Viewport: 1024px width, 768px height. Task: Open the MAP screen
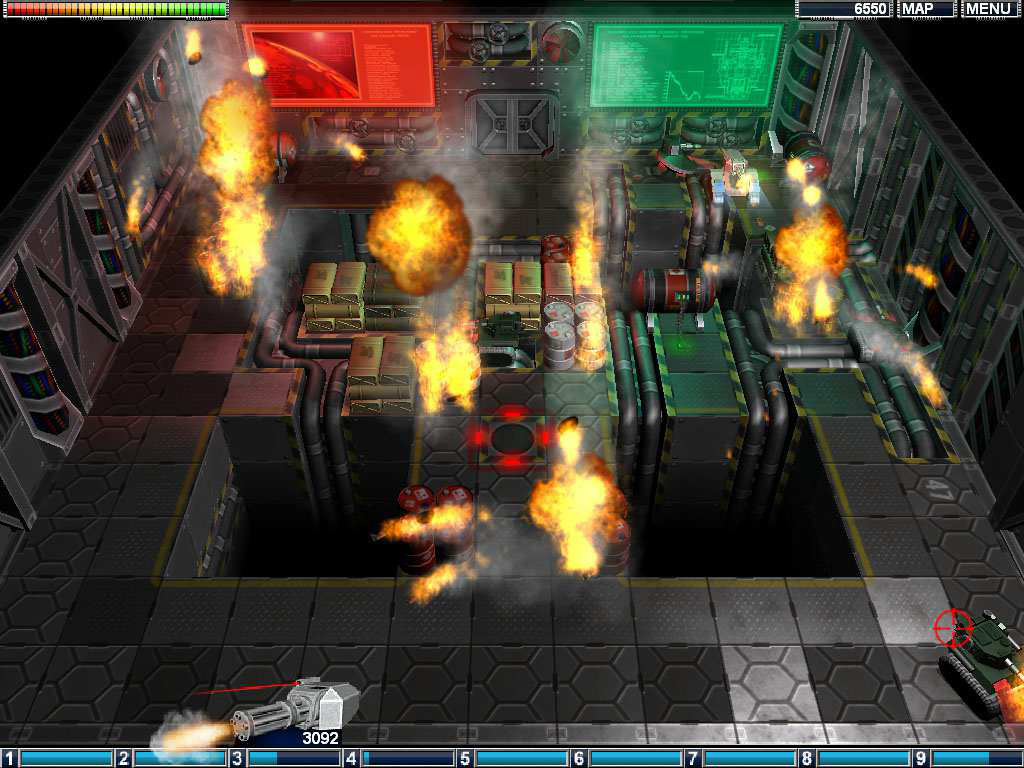pos(926,9)
